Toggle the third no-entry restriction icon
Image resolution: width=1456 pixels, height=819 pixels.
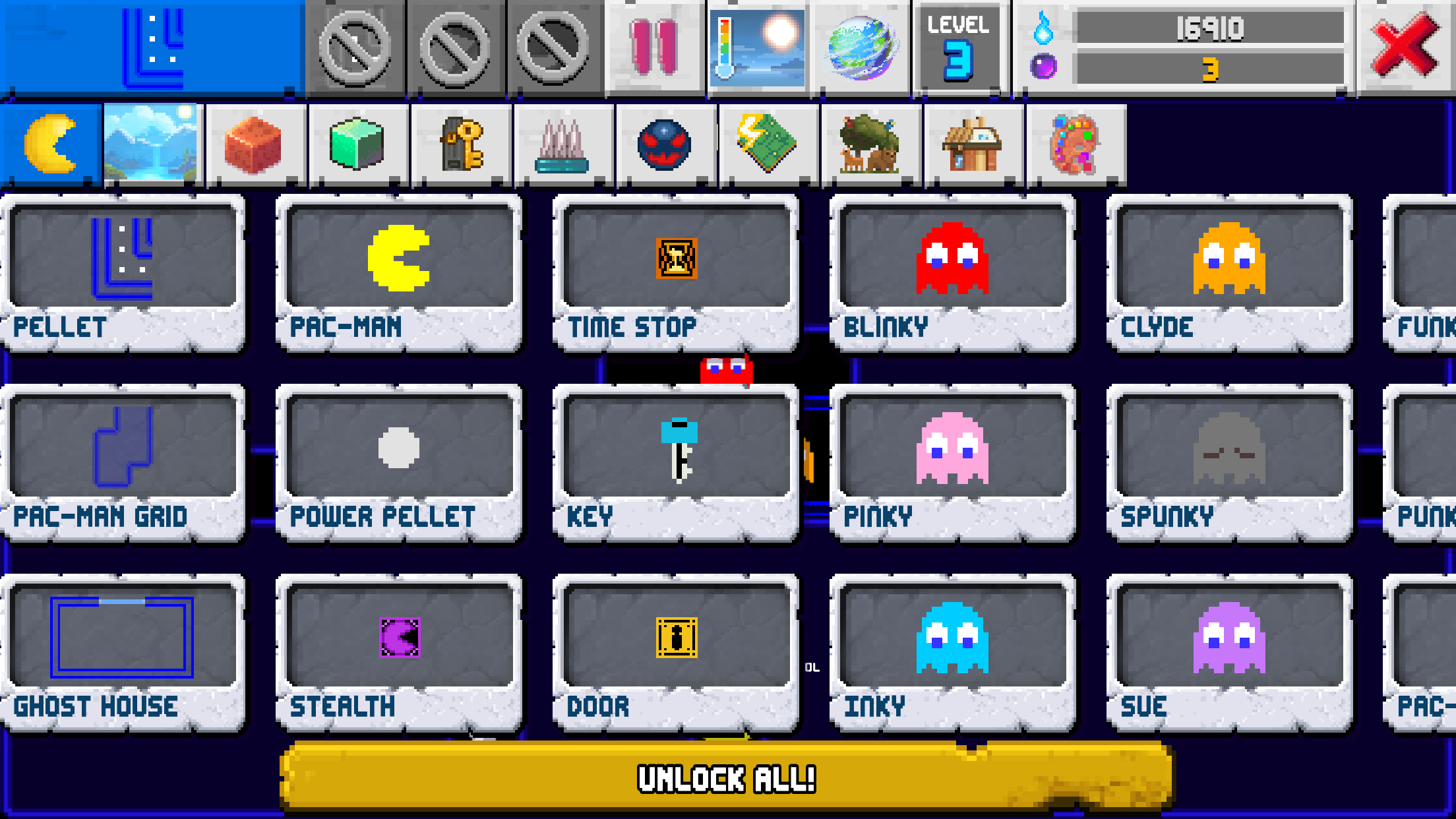point(554,46)
